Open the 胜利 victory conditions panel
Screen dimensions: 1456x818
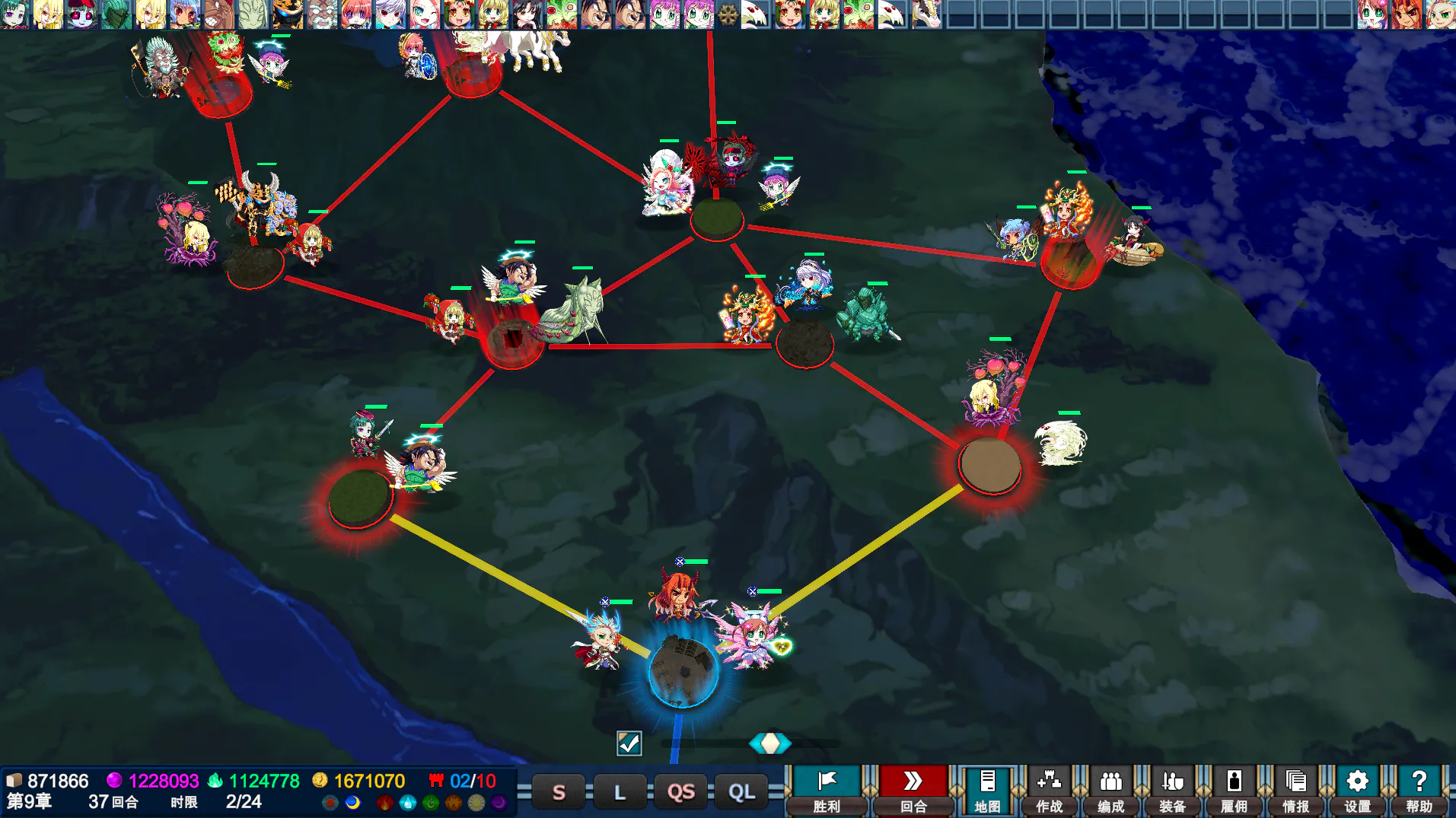point(827,791)
